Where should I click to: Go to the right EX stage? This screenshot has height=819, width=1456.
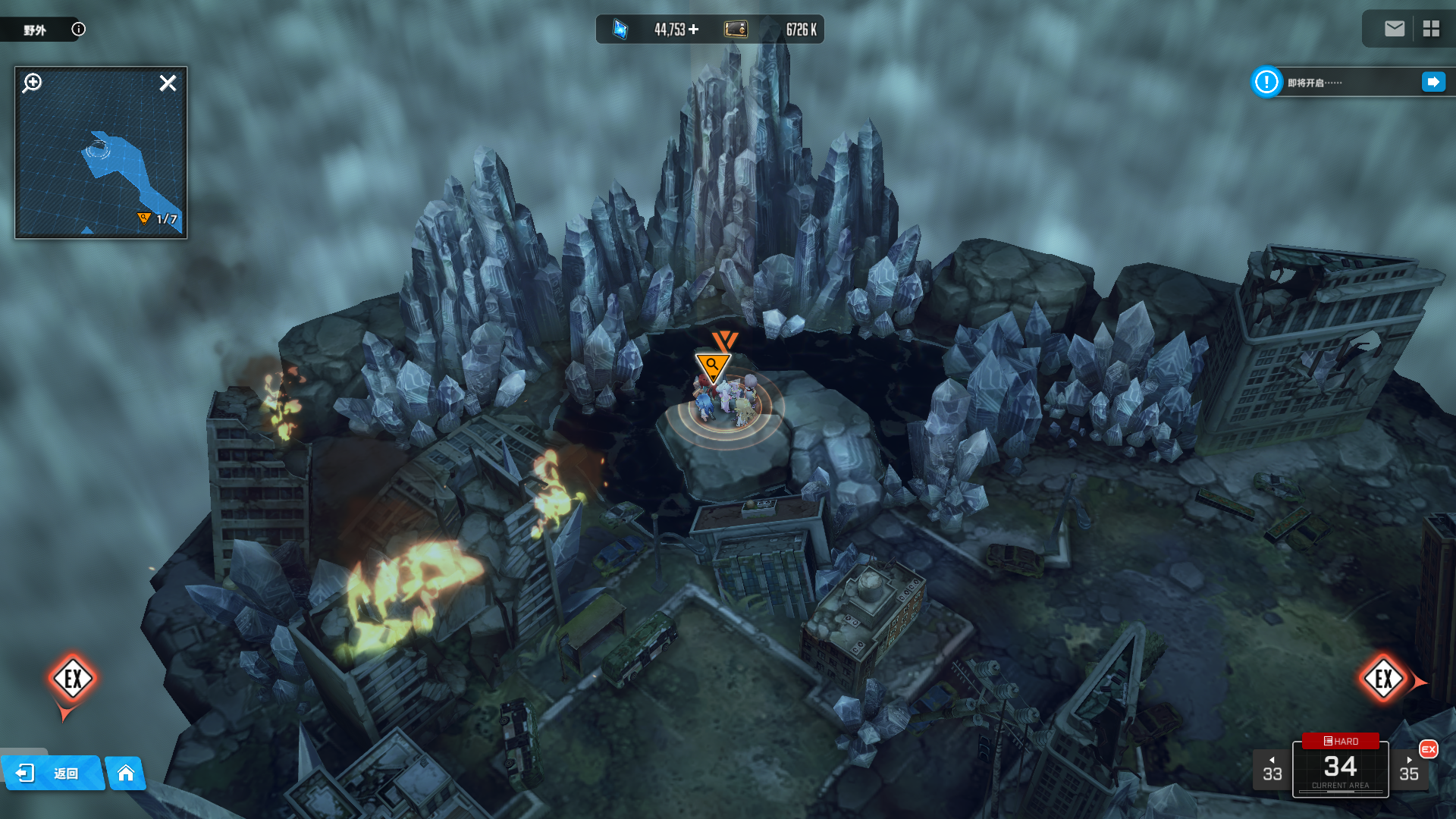coord(1383,679)
